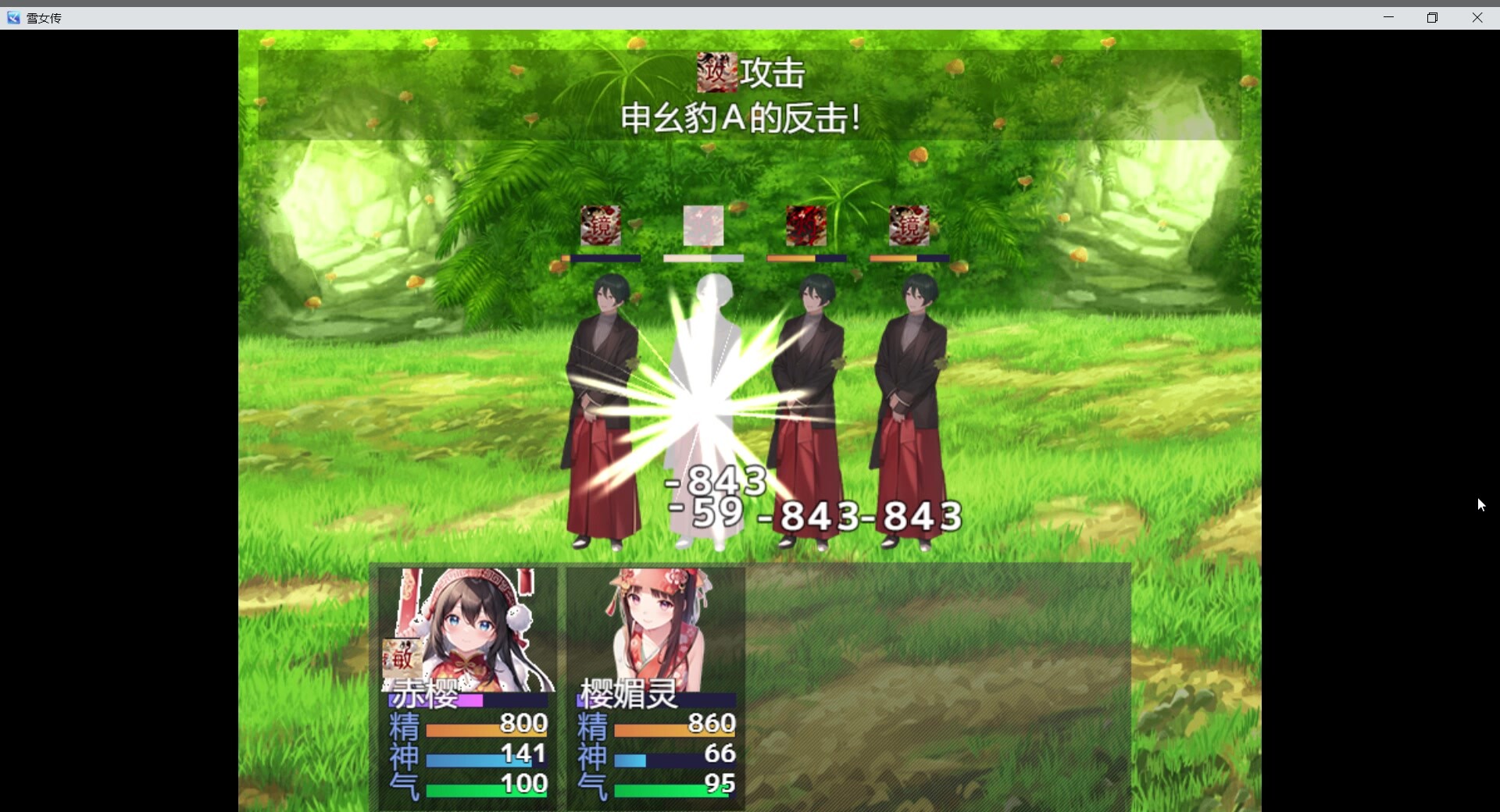Click the attack skill icon in the battle message

point(717,71)
